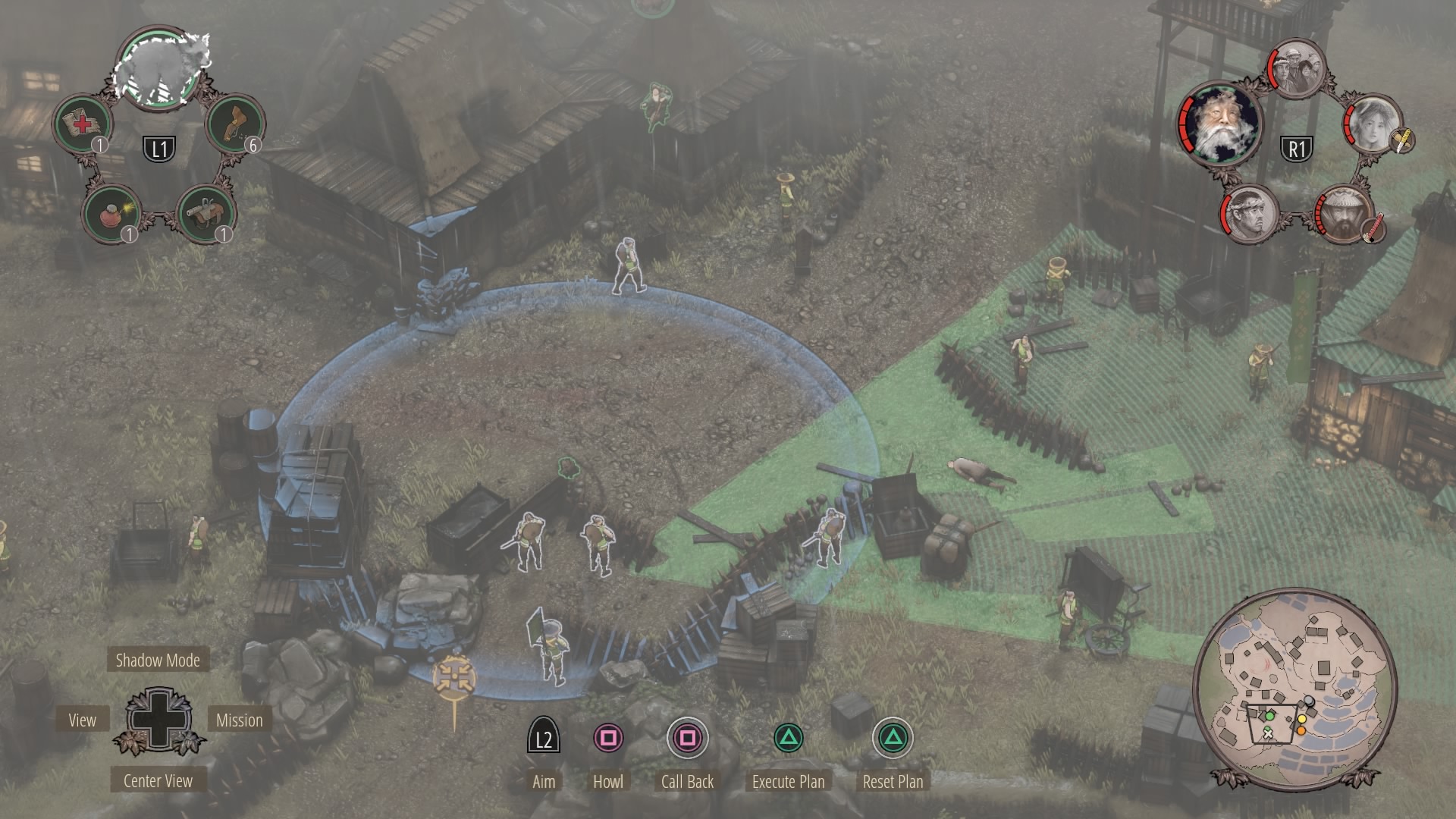Viewport: 1456px width, 819px height.
Task: Click the circular minimap
Action: coord(1295,690)
